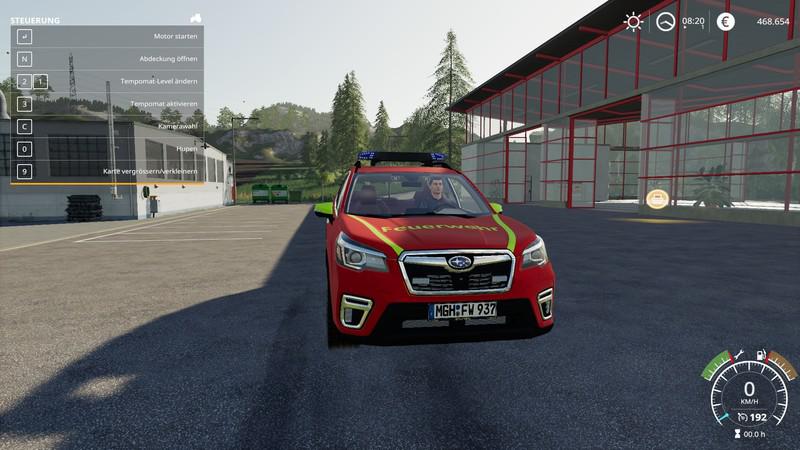This screenshot has height=450, width=800.
Task: Open the euro money icon
Action: 725,21
